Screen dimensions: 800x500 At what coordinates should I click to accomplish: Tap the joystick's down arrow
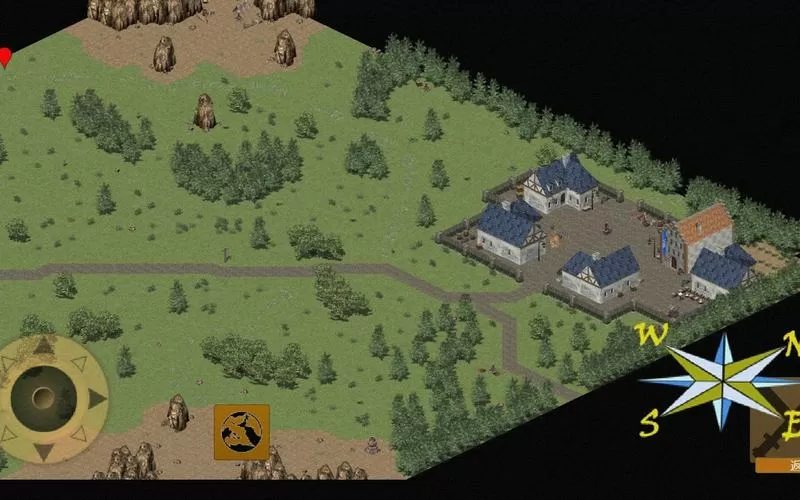coord(44,453)
